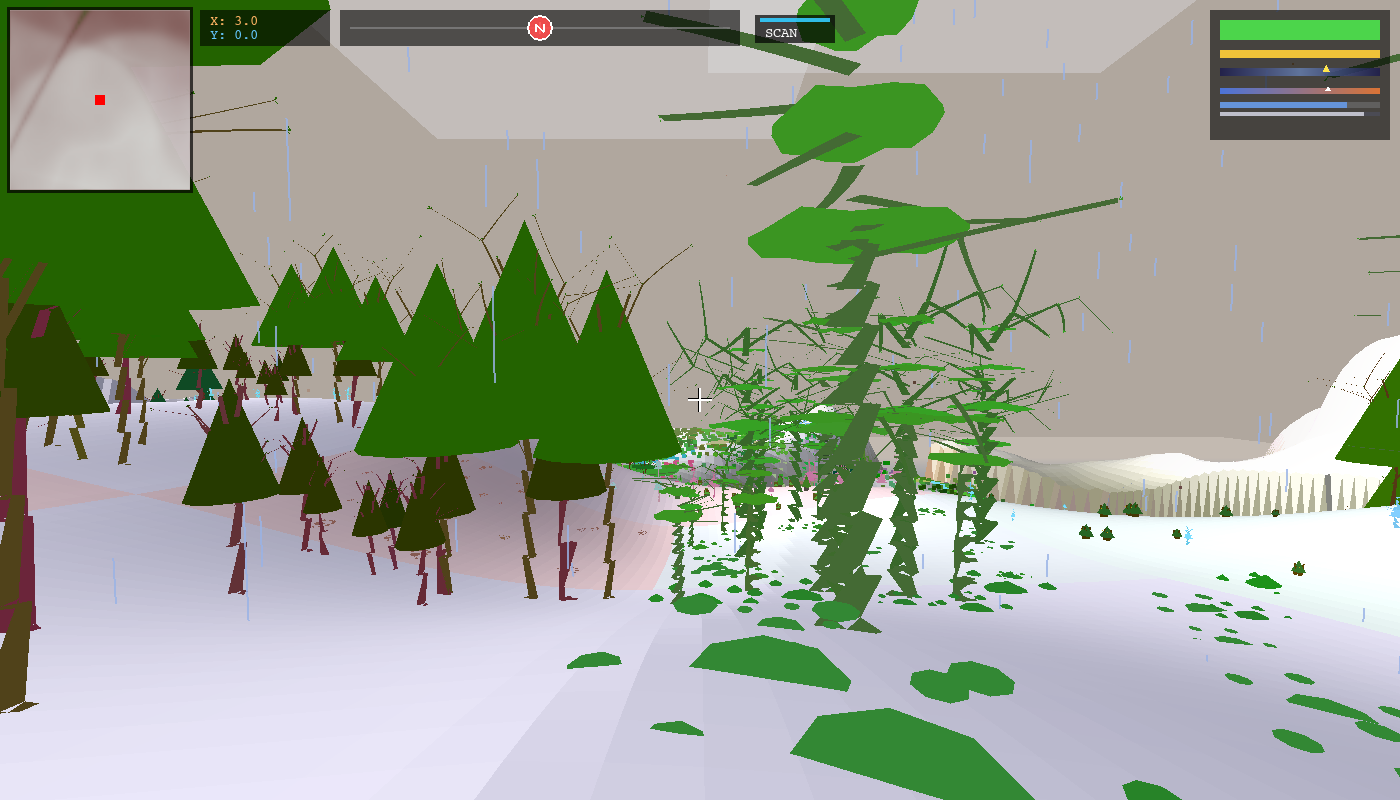This screenshot has height=800, width=1400.
Task: Click the yellow sun marker on the day-cycle bar
Action: click(1327, 70)
